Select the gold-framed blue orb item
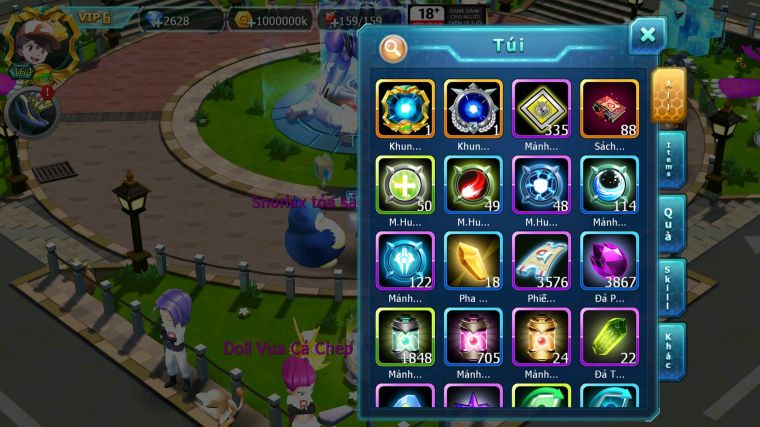The width and height of the screenshot is (760, 427). [x=405, y=108]
